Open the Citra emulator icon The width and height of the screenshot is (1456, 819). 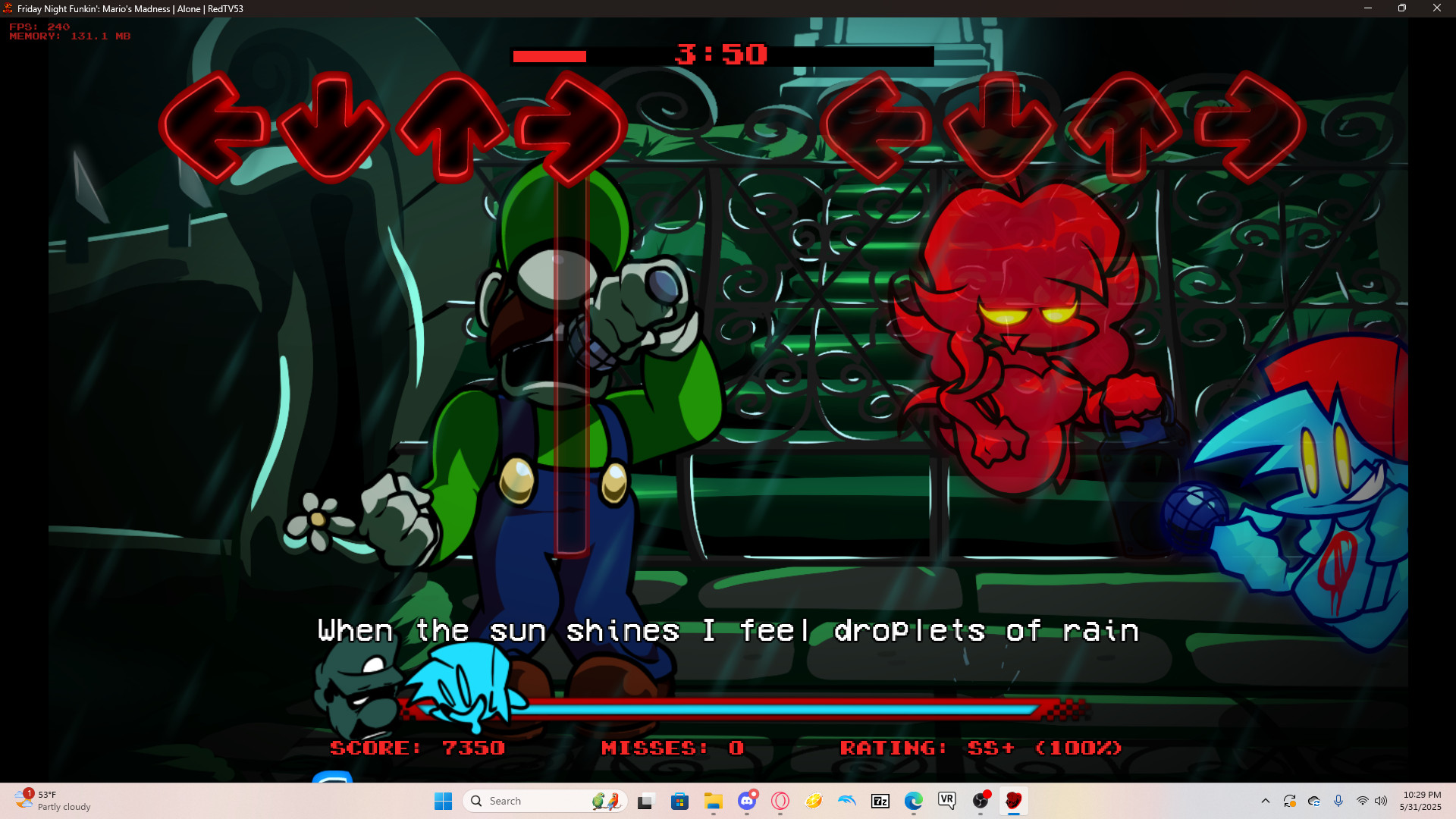814,801
